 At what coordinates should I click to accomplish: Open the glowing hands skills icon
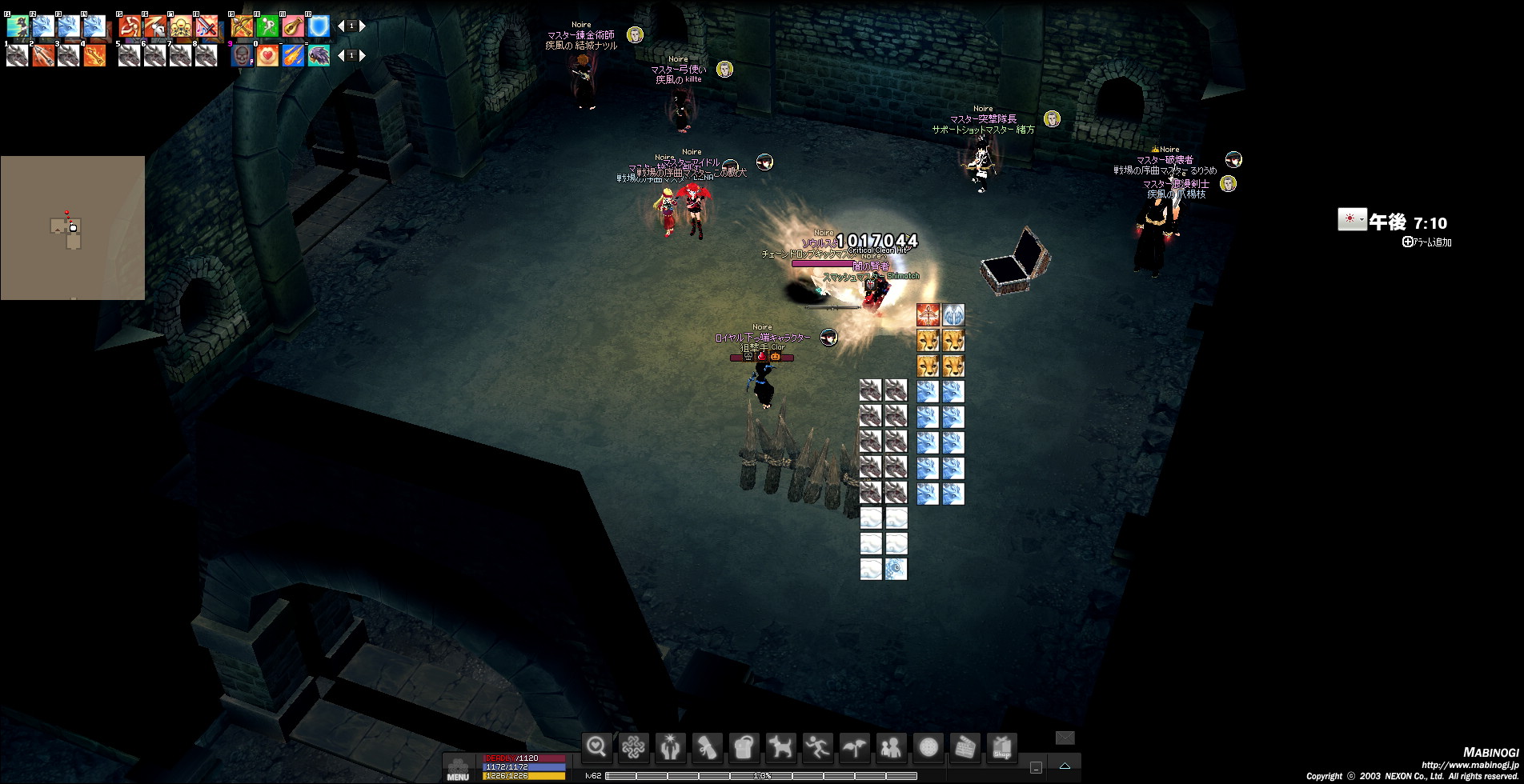pyautogui.click(x=671, y=747)
